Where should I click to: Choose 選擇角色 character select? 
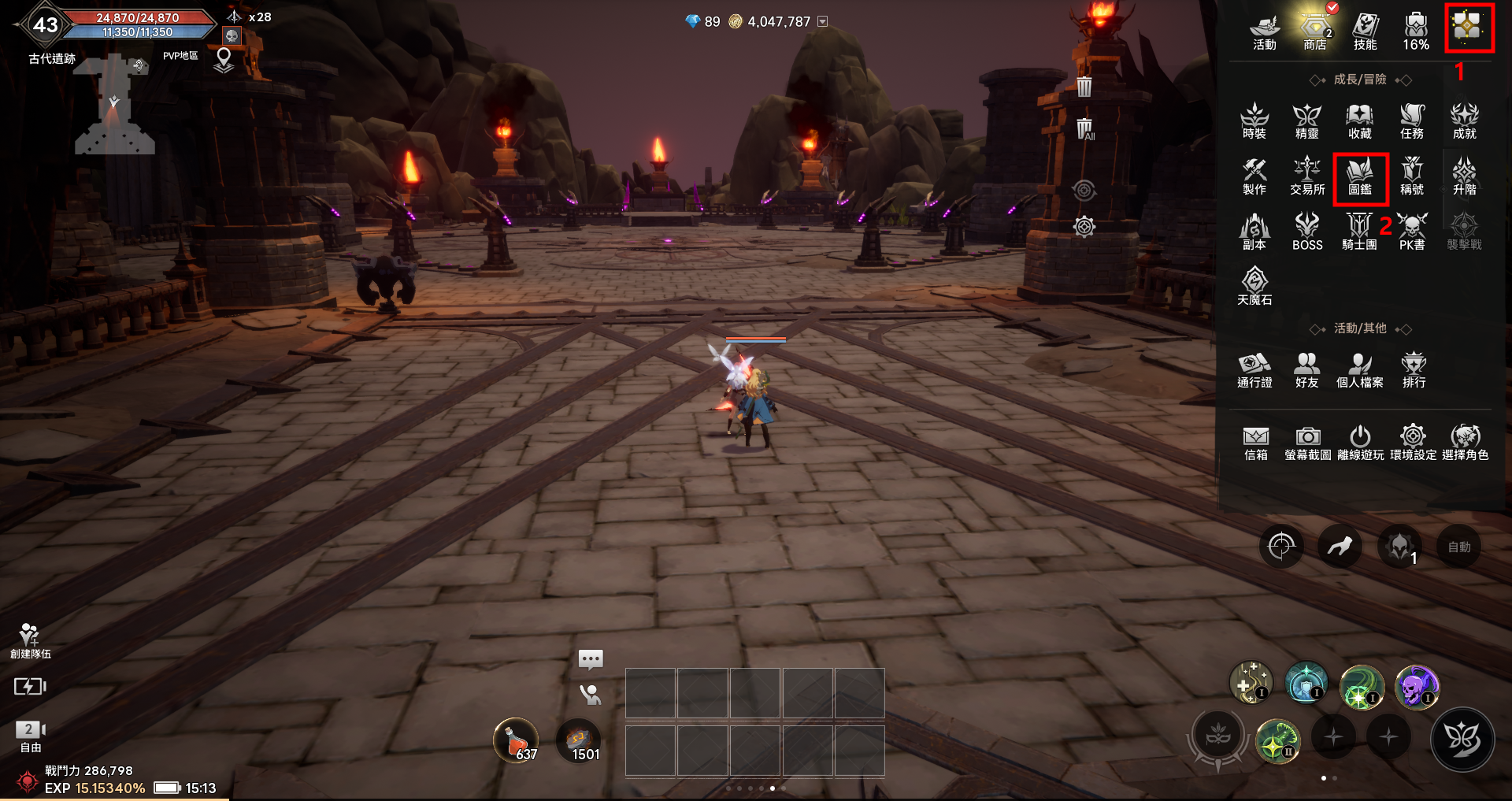1465,443
